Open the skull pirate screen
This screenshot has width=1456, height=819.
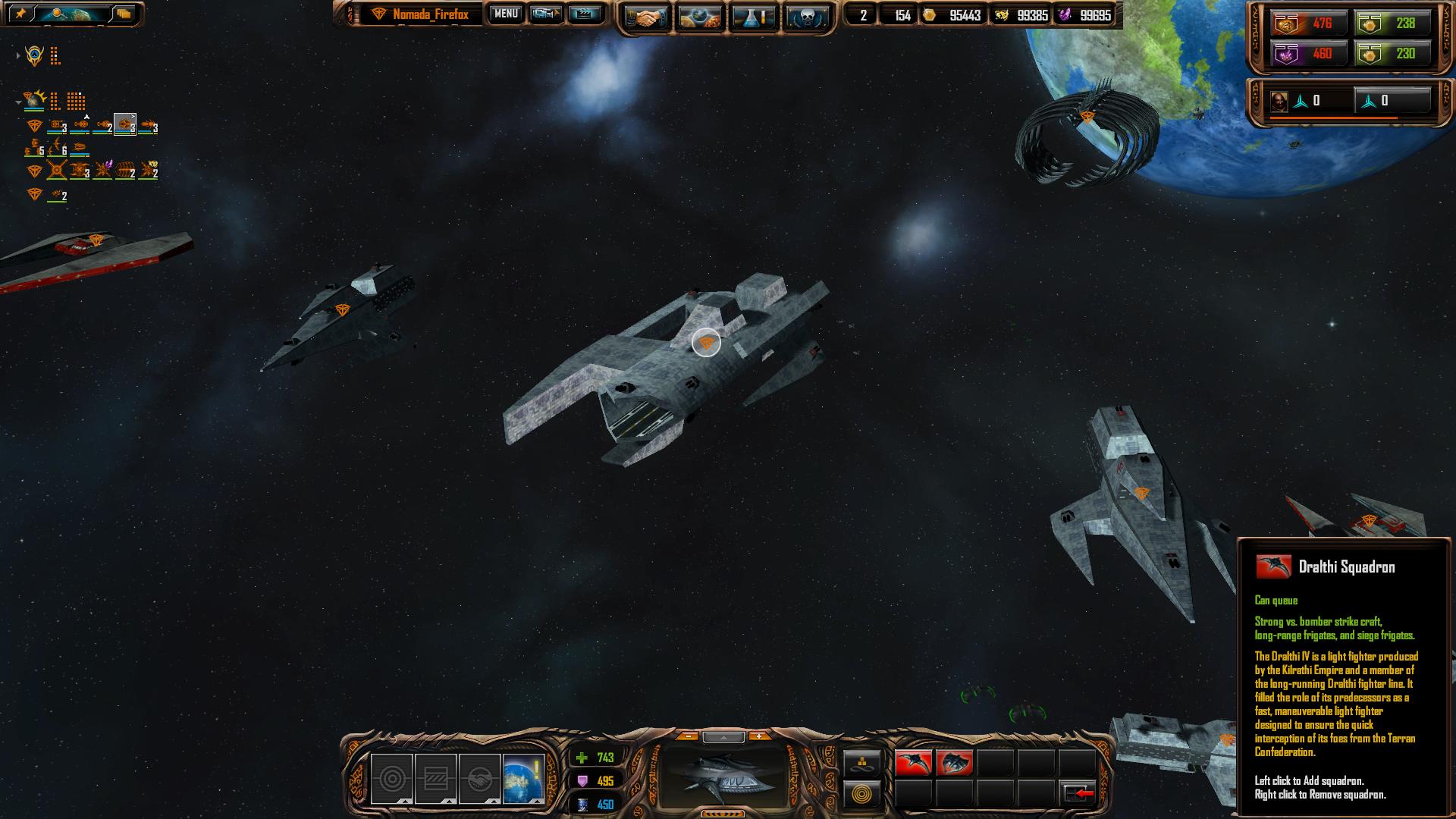(x=806, y=17)
